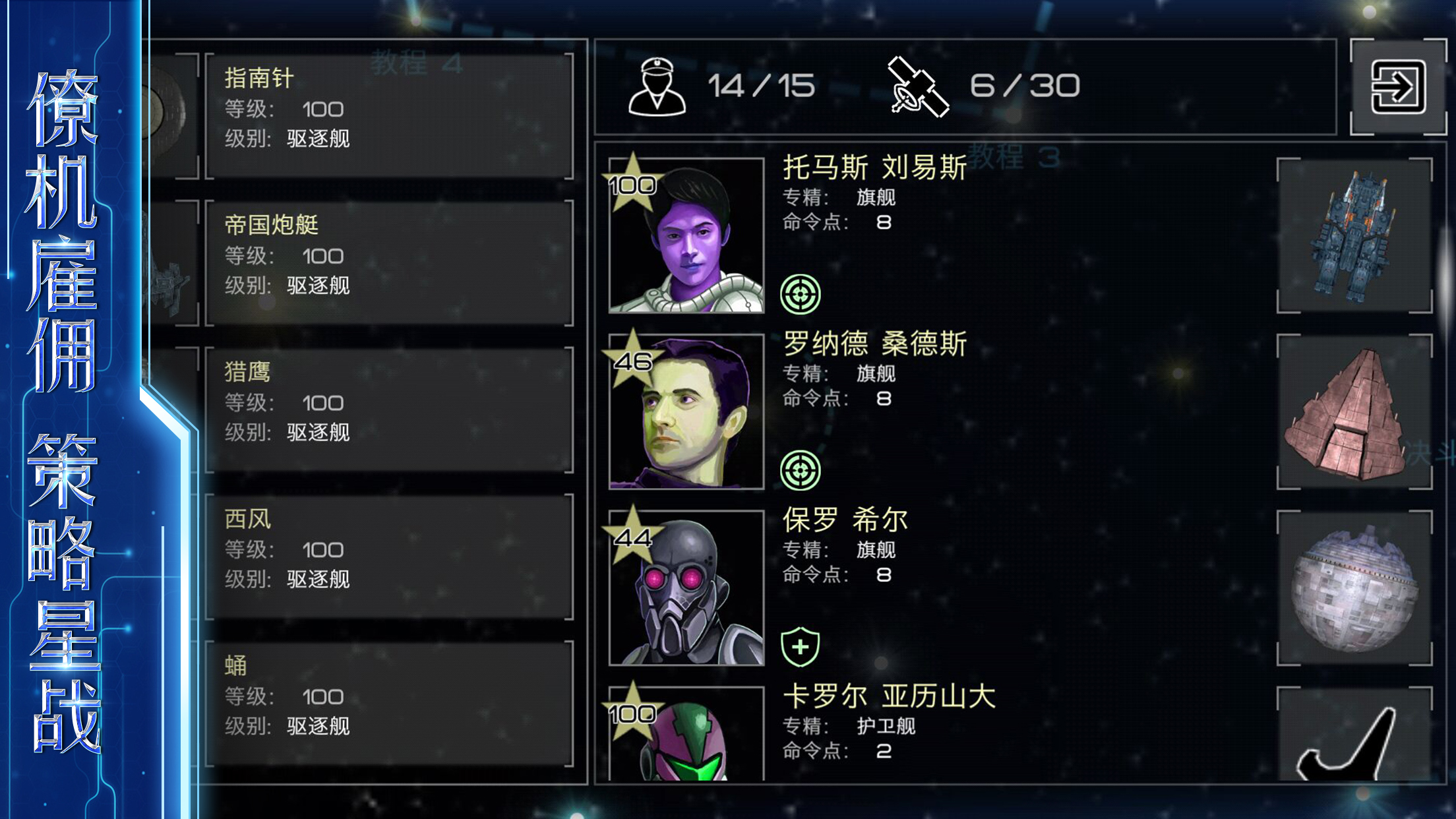Open the 教程 3 tutorial tab

[x=1011, y=157]
